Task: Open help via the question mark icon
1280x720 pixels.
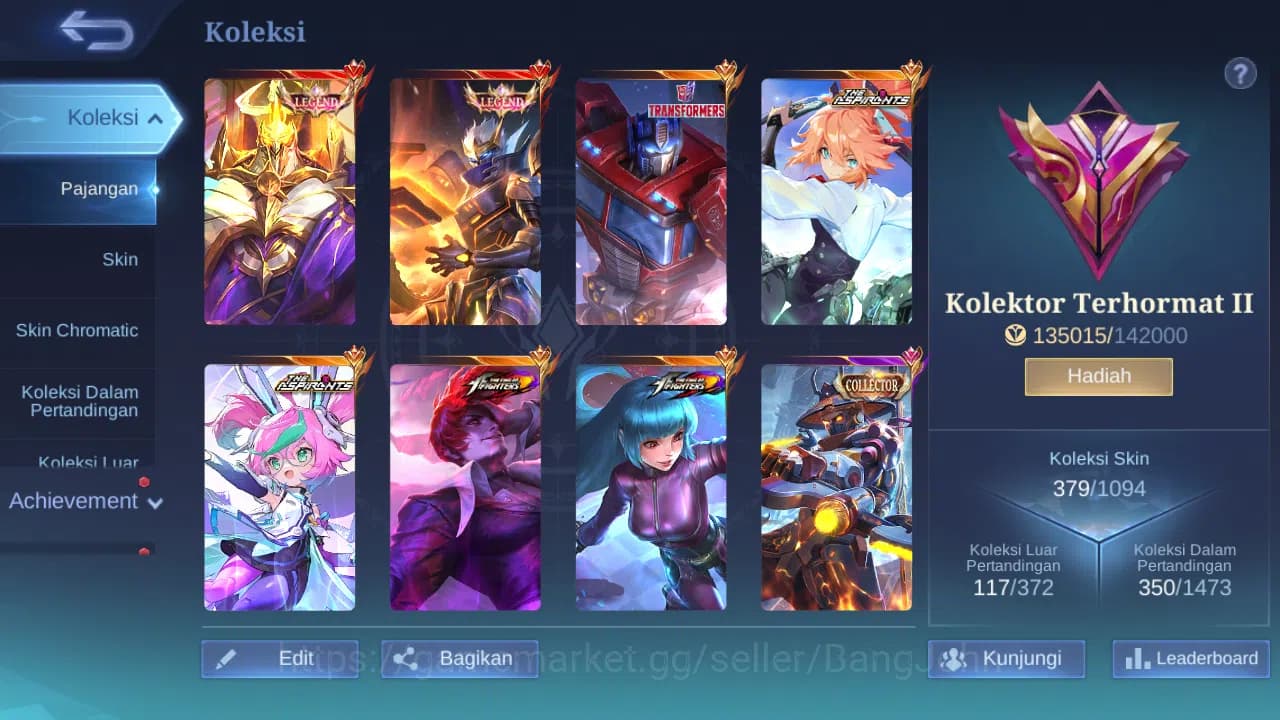Action: coord(1240,73)
